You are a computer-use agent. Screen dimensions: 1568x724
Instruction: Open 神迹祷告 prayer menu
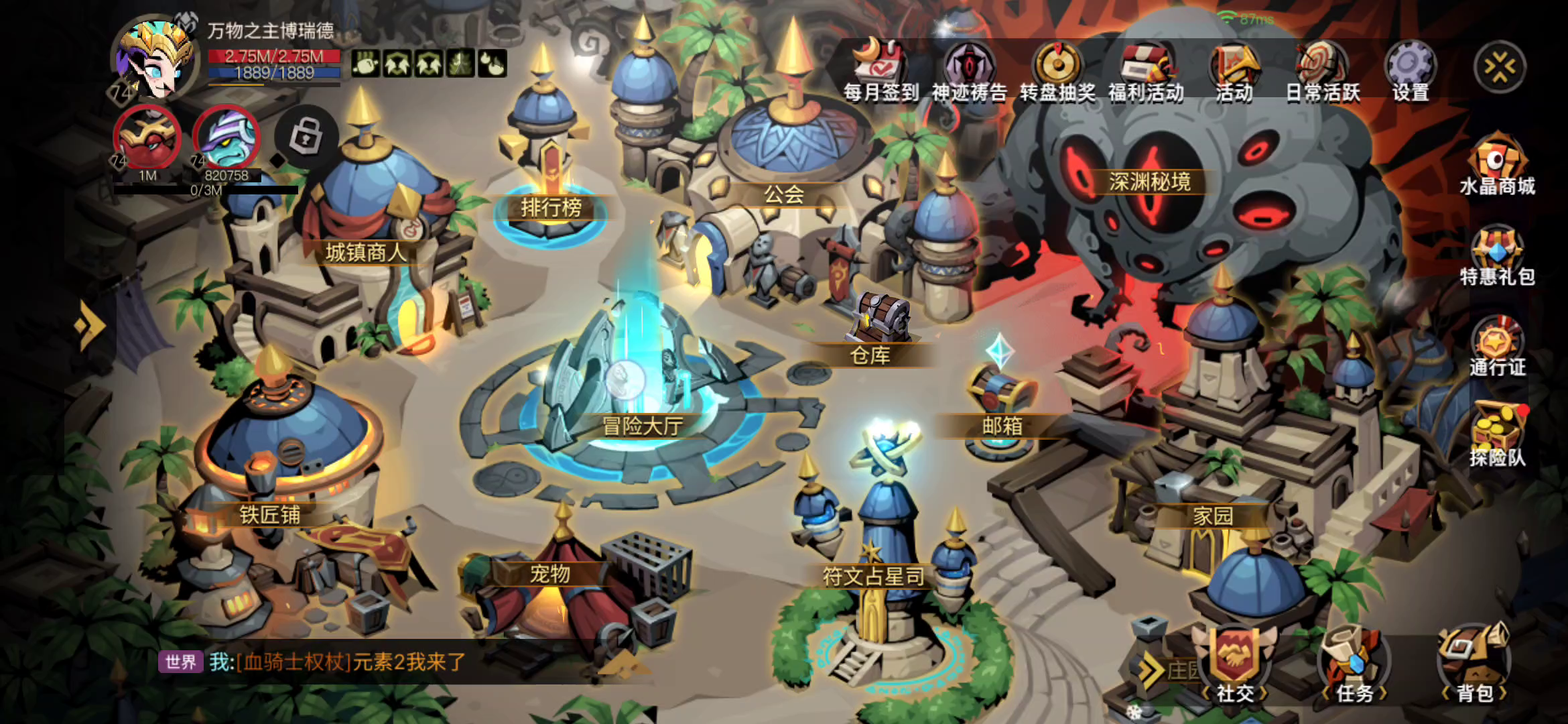tap(969, 70)
